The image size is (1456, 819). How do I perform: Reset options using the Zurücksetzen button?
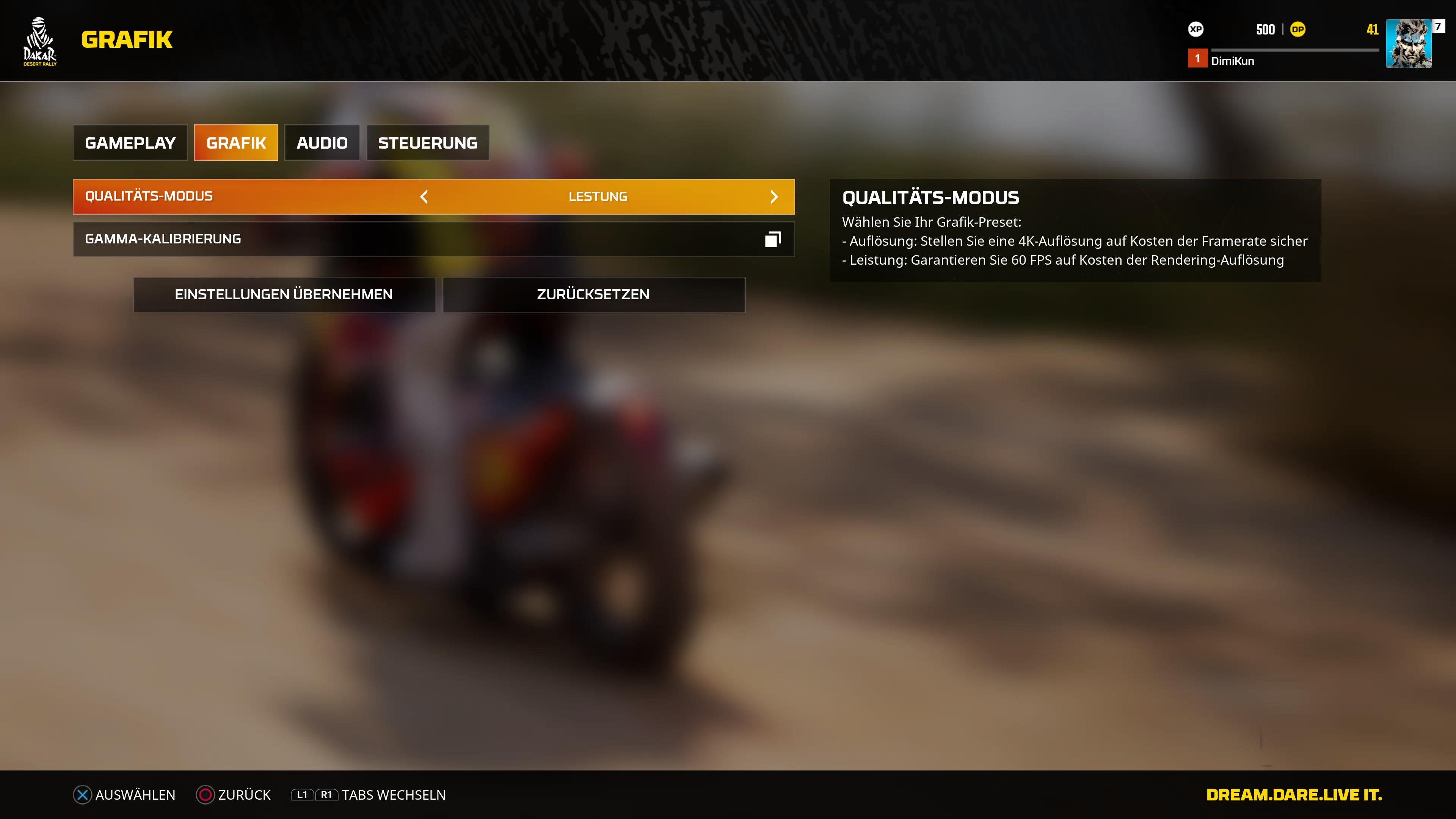(x=593, y=295)
